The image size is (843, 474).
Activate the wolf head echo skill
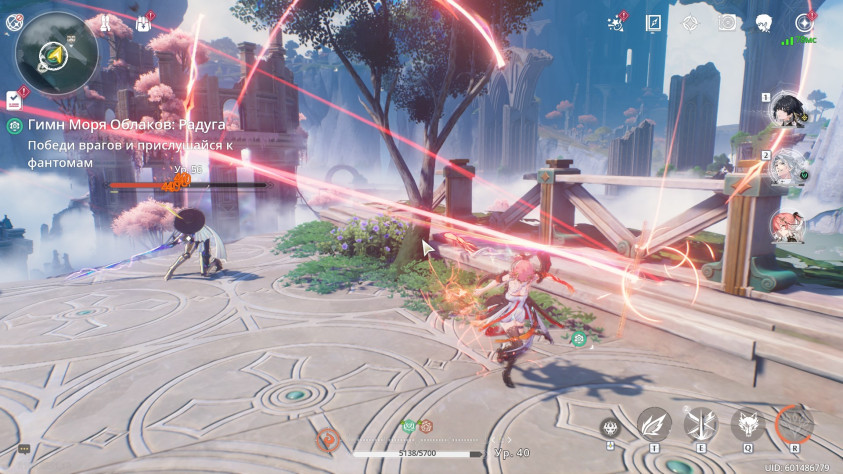[x=747, y=424]
